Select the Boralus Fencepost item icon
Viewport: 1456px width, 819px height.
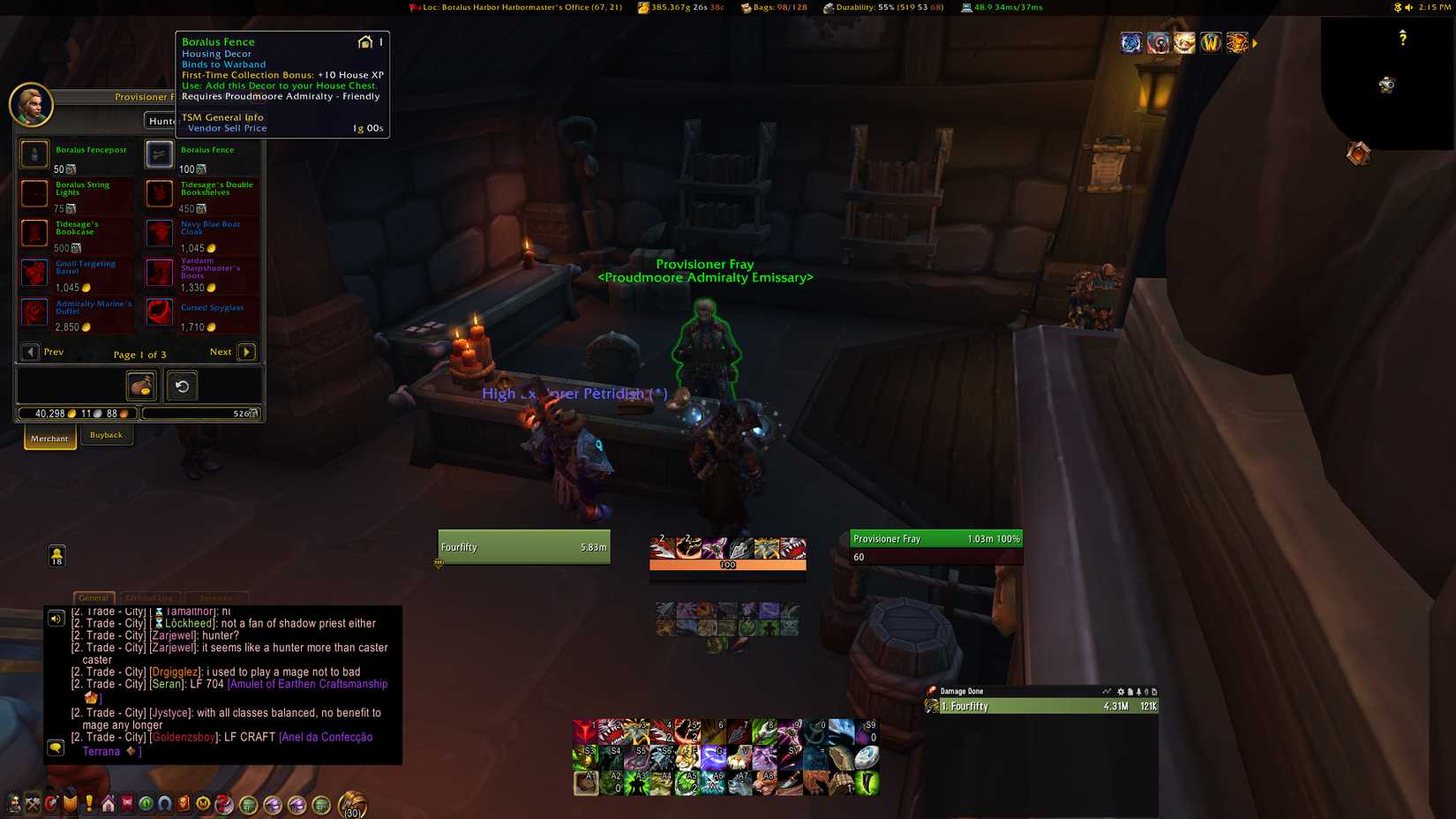coord(34,154)
